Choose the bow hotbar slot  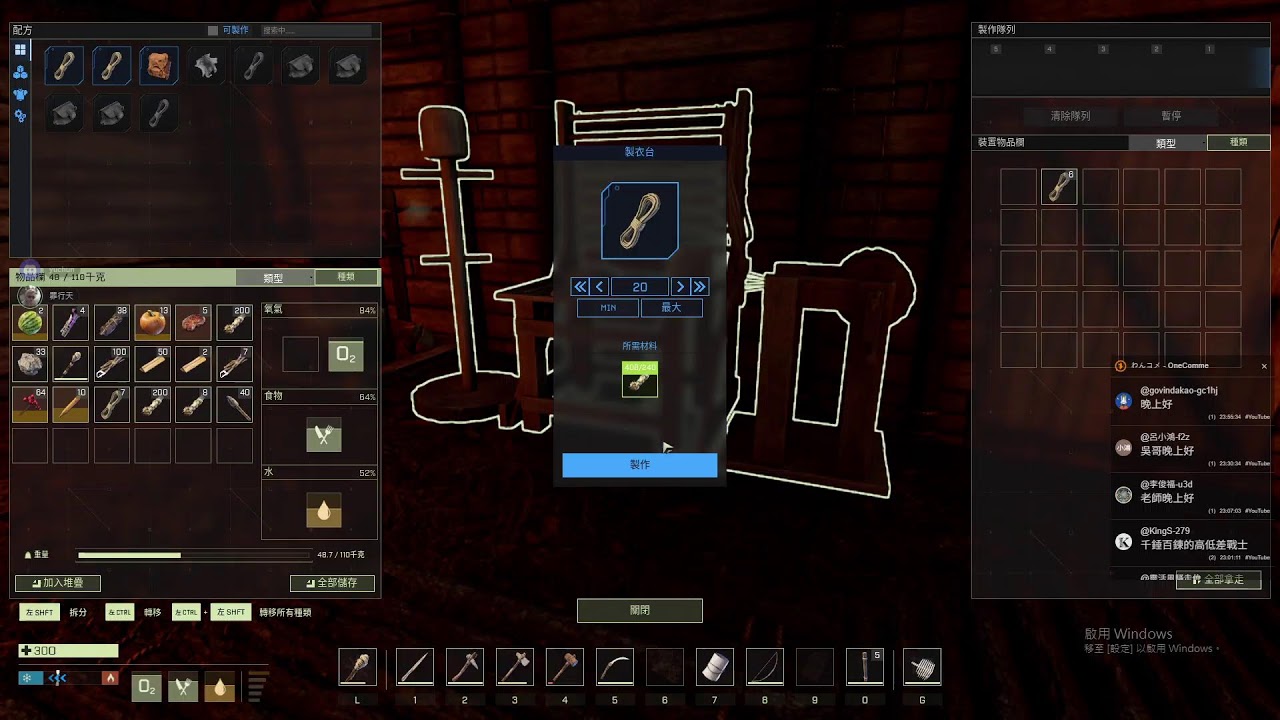[764, 667]
